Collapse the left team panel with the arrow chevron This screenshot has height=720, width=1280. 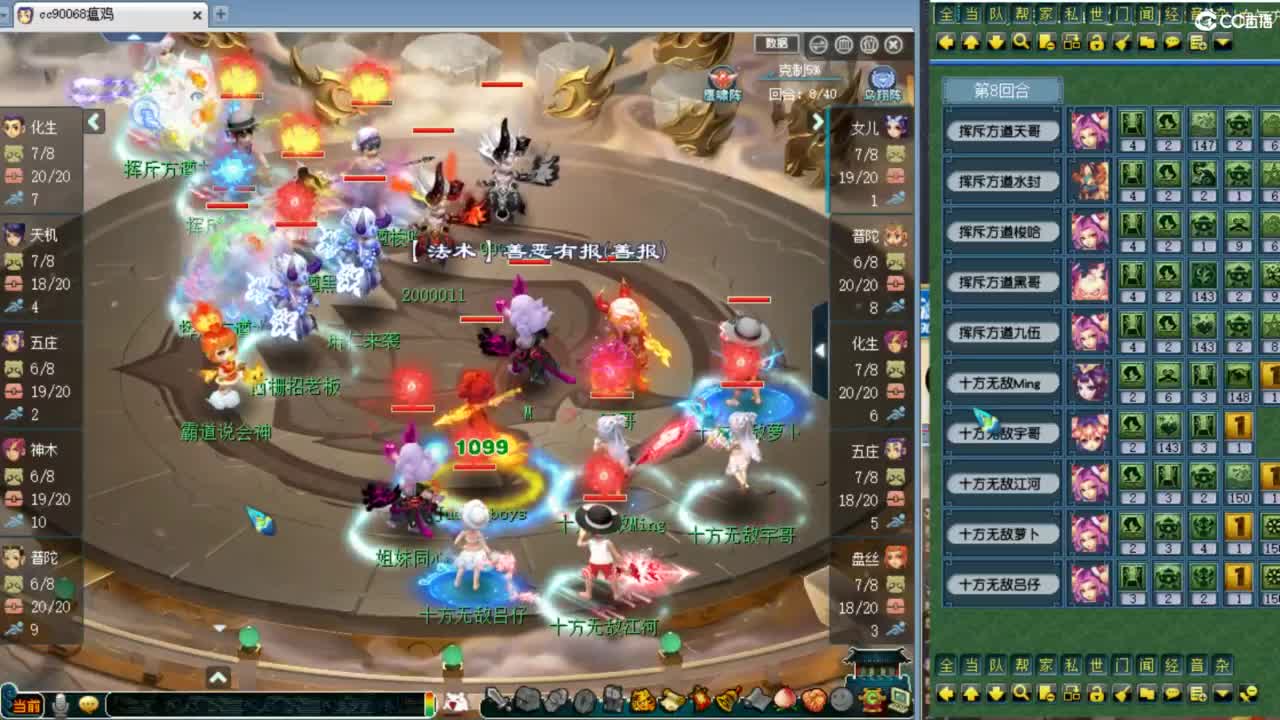(92, 121)
